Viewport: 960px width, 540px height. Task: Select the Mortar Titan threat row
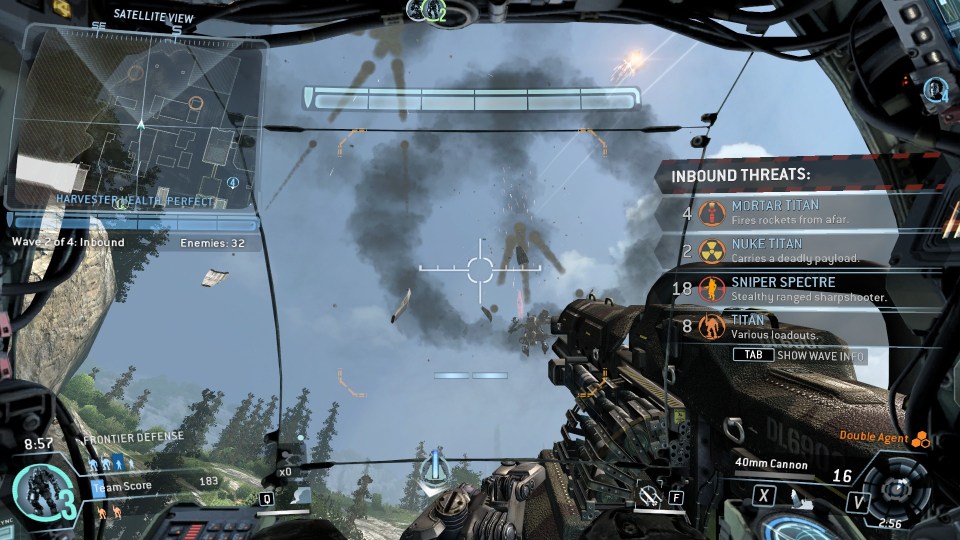[x=800, y=211]
